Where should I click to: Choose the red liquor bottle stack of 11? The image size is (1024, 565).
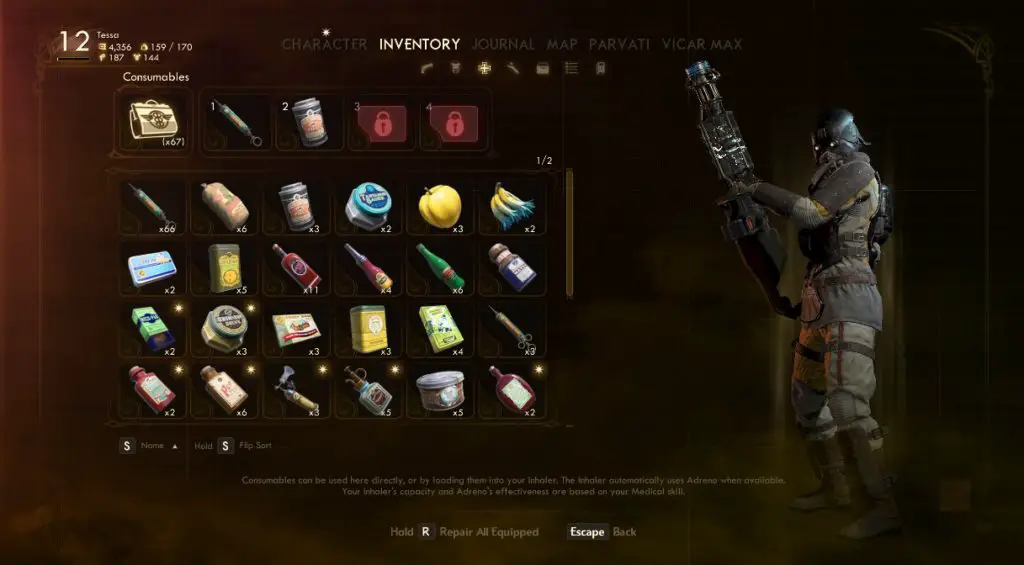click(x=295, y=266)
